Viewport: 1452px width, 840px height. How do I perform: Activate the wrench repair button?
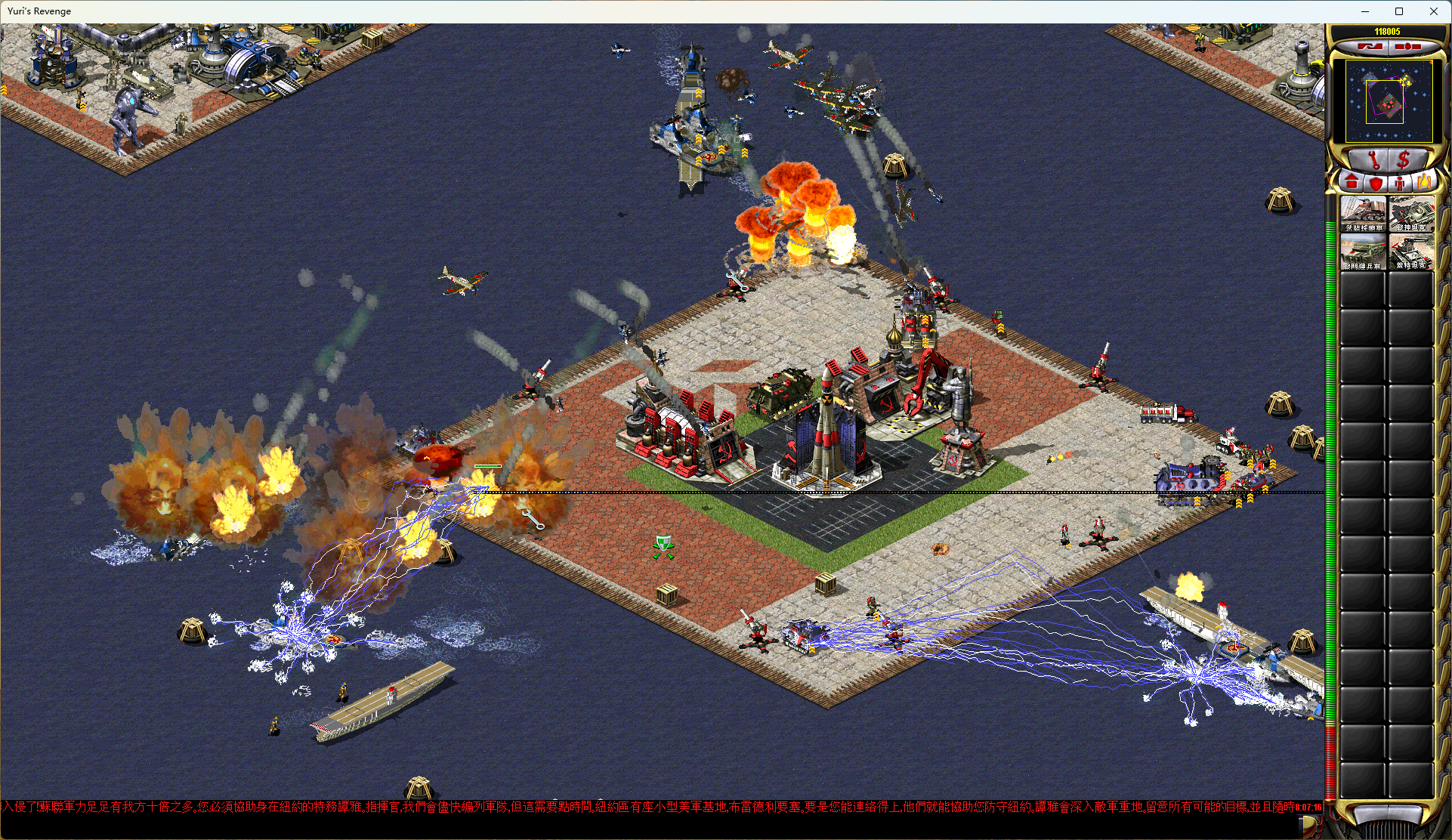click(x=1373, y=160)
